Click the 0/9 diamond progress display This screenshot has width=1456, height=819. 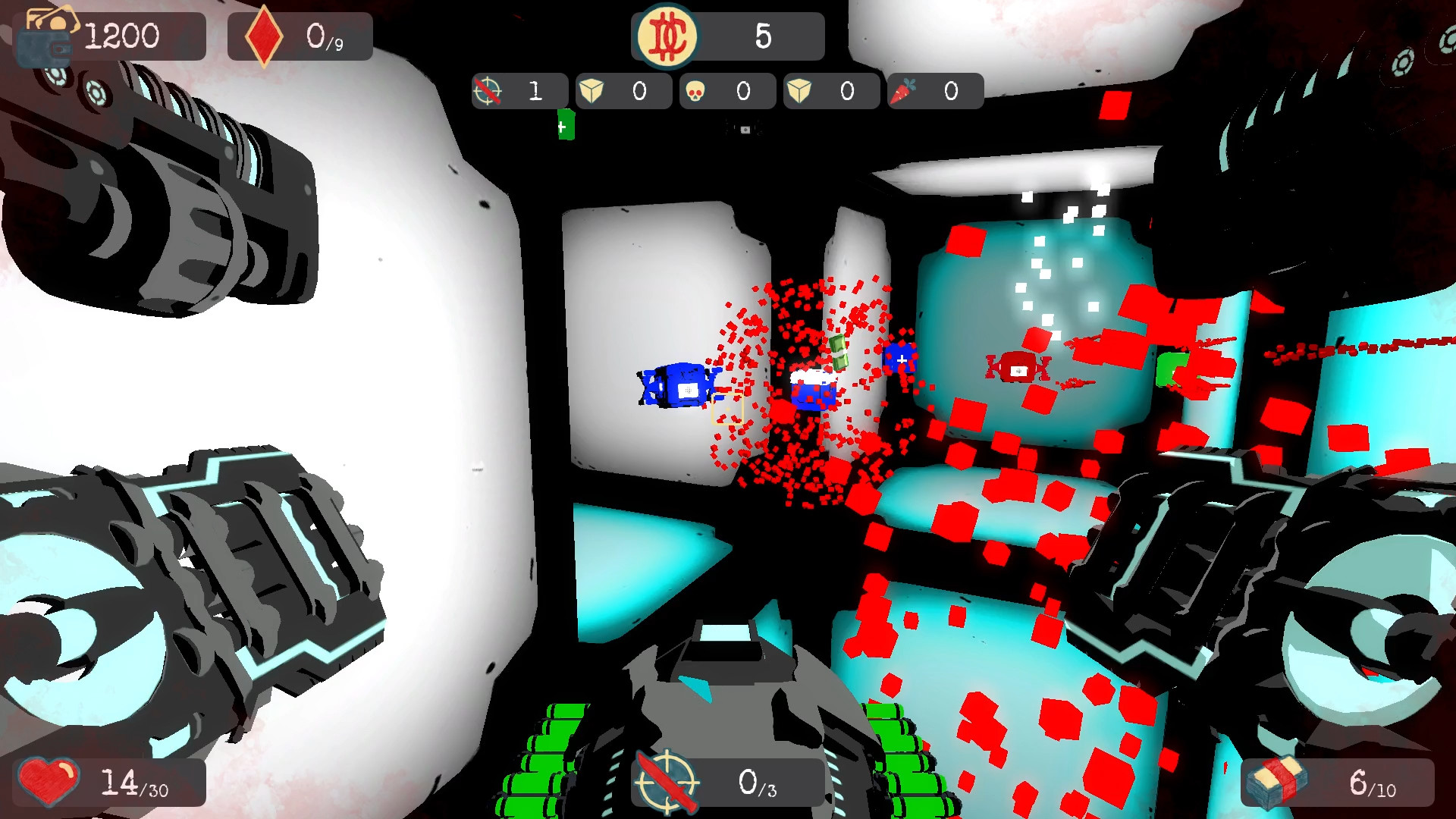point(324,34)
